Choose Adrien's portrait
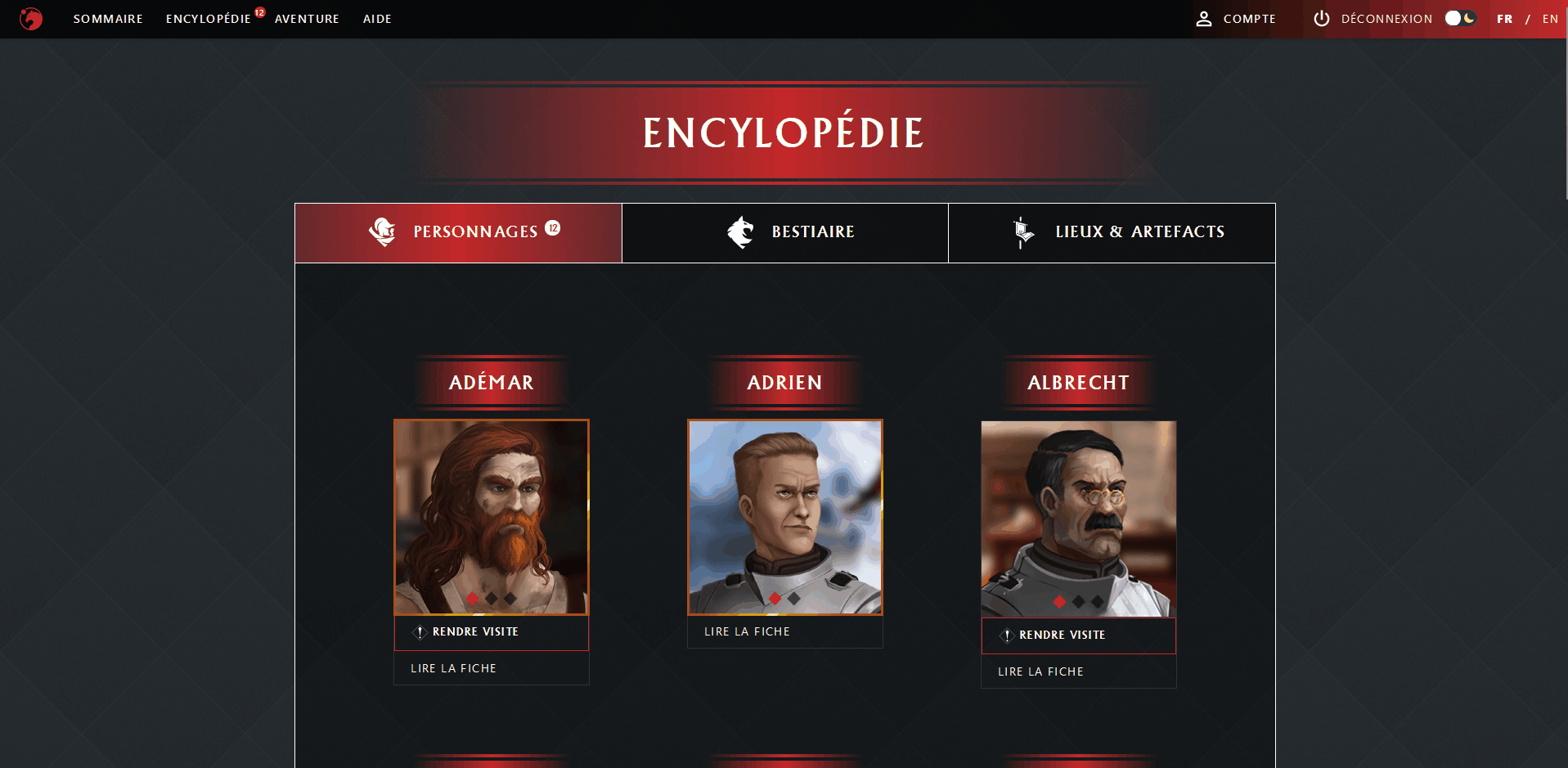This screenshot has height=768, width=1568. click(x=785, y=517)
